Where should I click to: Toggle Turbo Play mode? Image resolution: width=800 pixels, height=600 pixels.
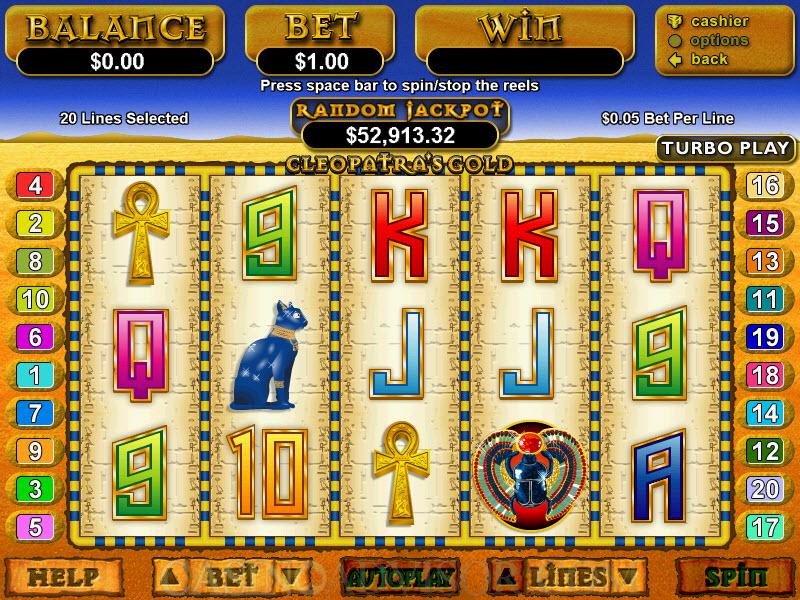point(725,148)
